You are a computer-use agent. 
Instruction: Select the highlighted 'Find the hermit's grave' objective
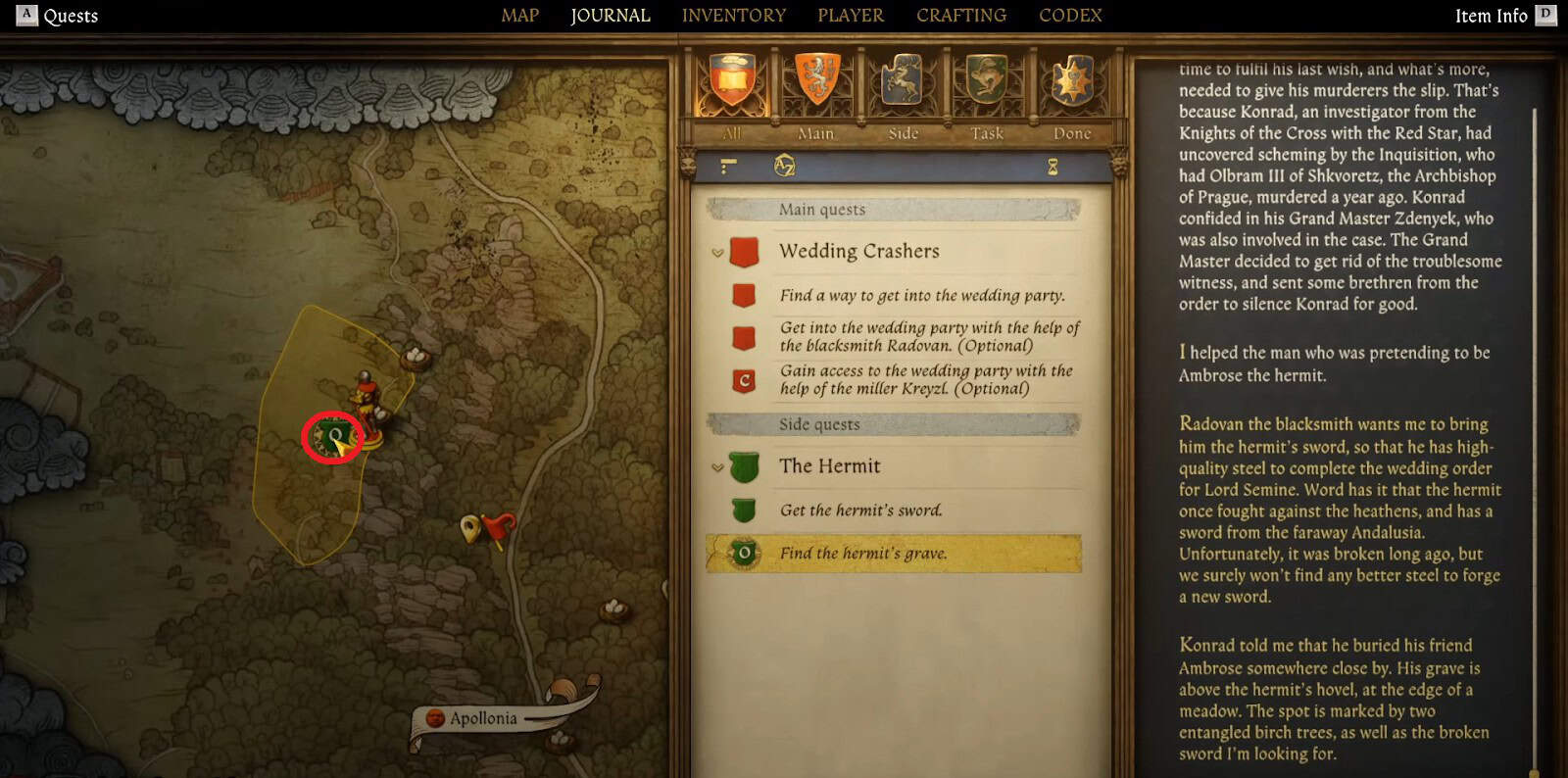tap(862, 554)
